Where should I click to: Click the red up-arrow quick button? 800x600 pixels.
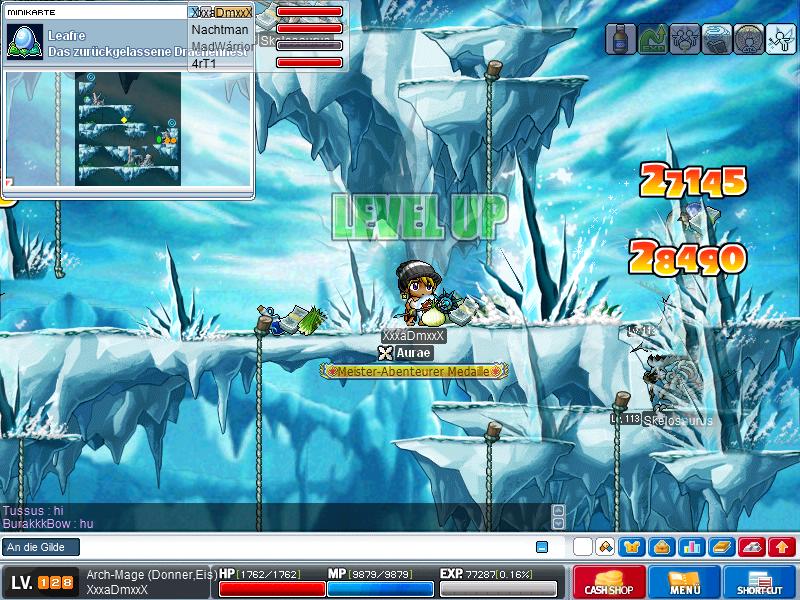click(782, 547)
